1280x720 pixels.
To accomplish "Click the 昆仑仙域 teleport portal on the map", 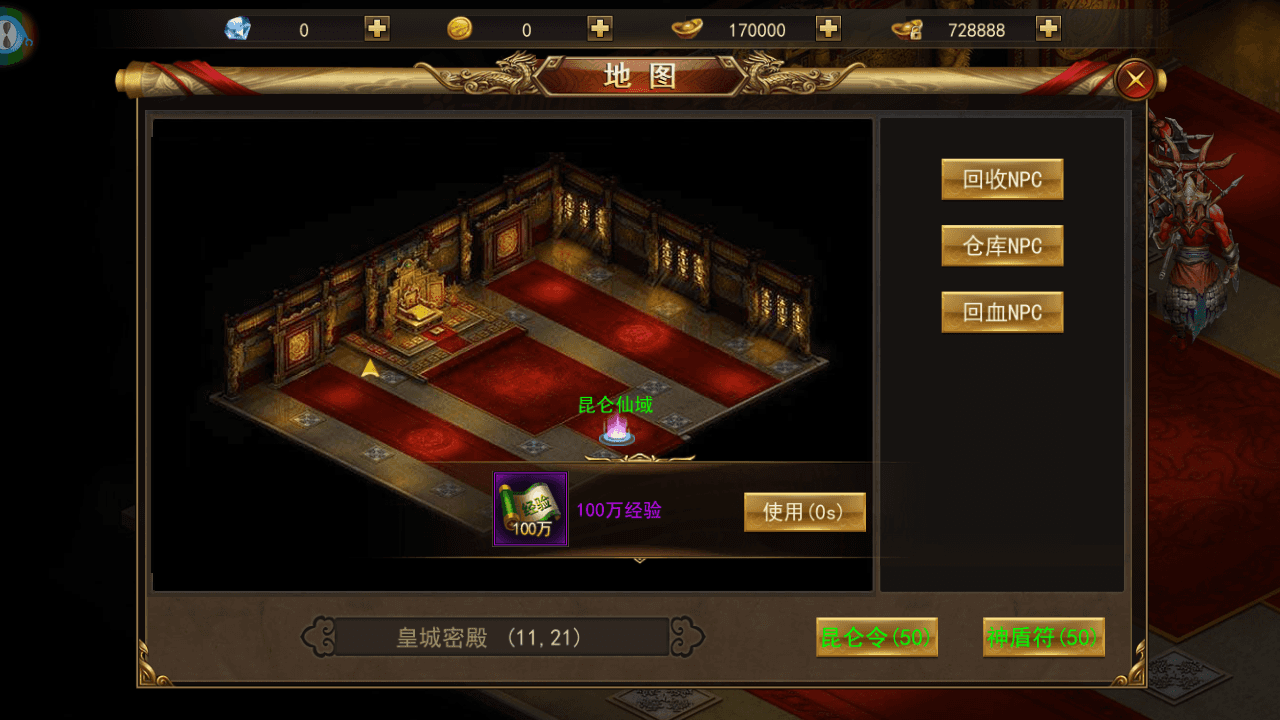I will pyautogui.click(x=617, y=428).
